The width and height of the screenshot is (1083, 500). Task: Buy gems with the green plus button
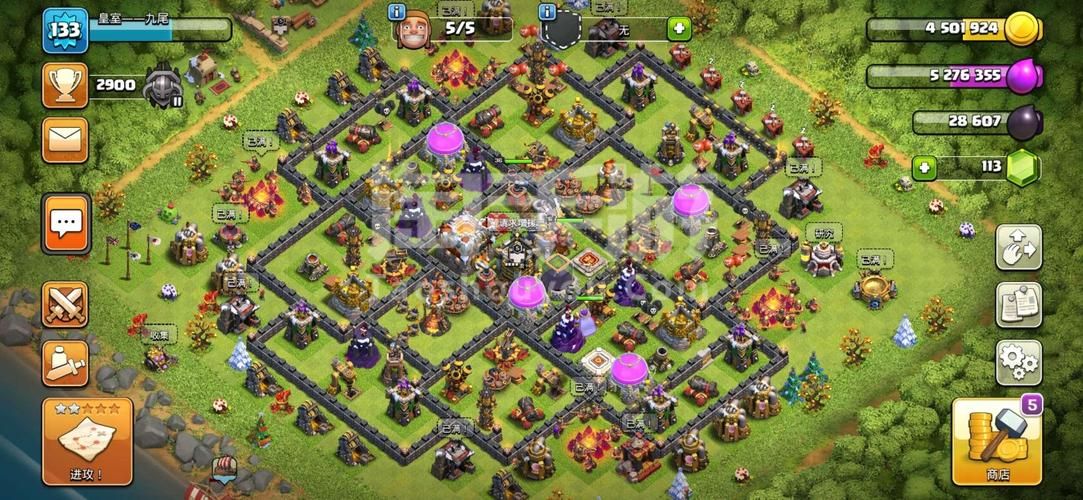tap(926, 167)
